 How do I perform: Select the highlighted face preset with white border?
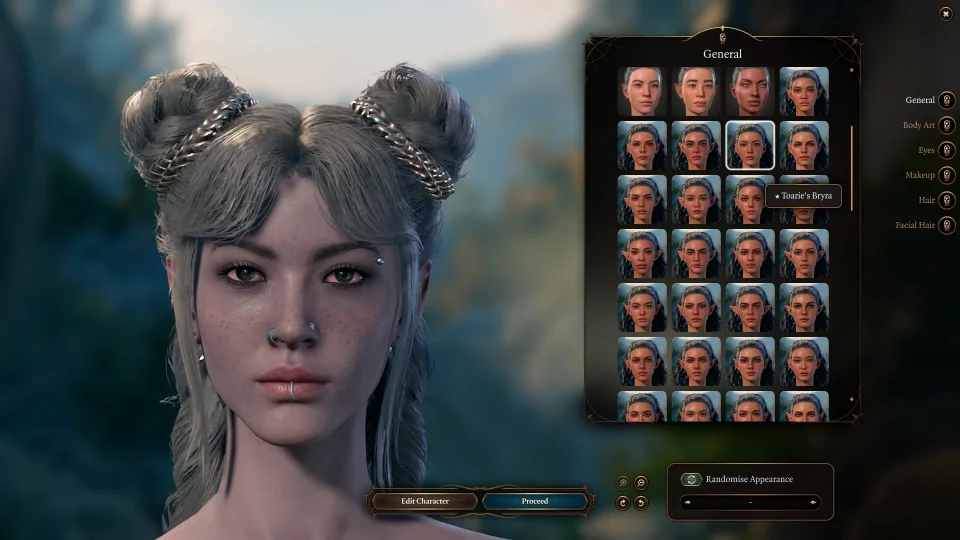pyautogui.click(x=749, y=146)
